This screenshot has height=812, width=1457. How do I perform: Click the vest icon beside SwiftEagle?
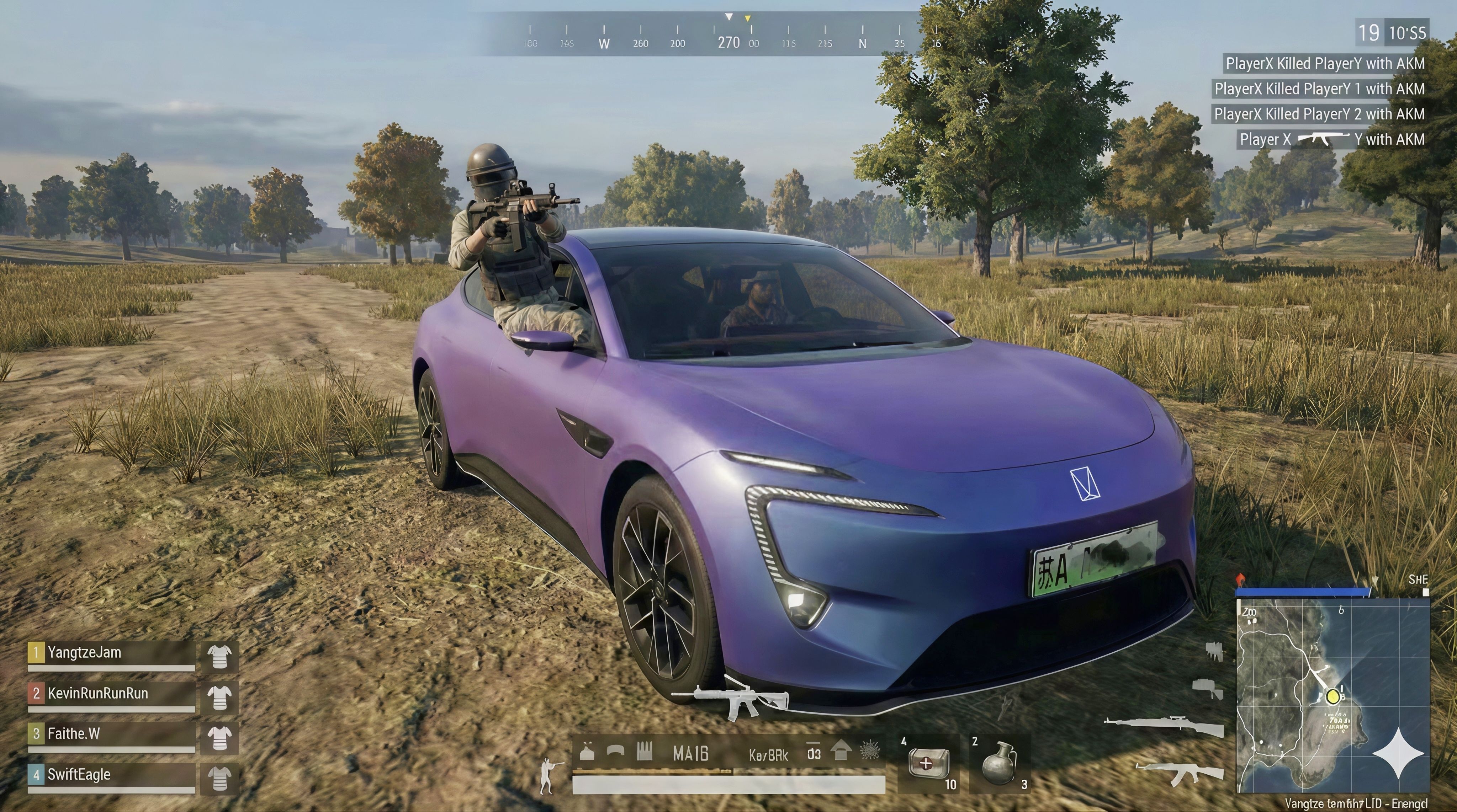click(x=219, y=778)
